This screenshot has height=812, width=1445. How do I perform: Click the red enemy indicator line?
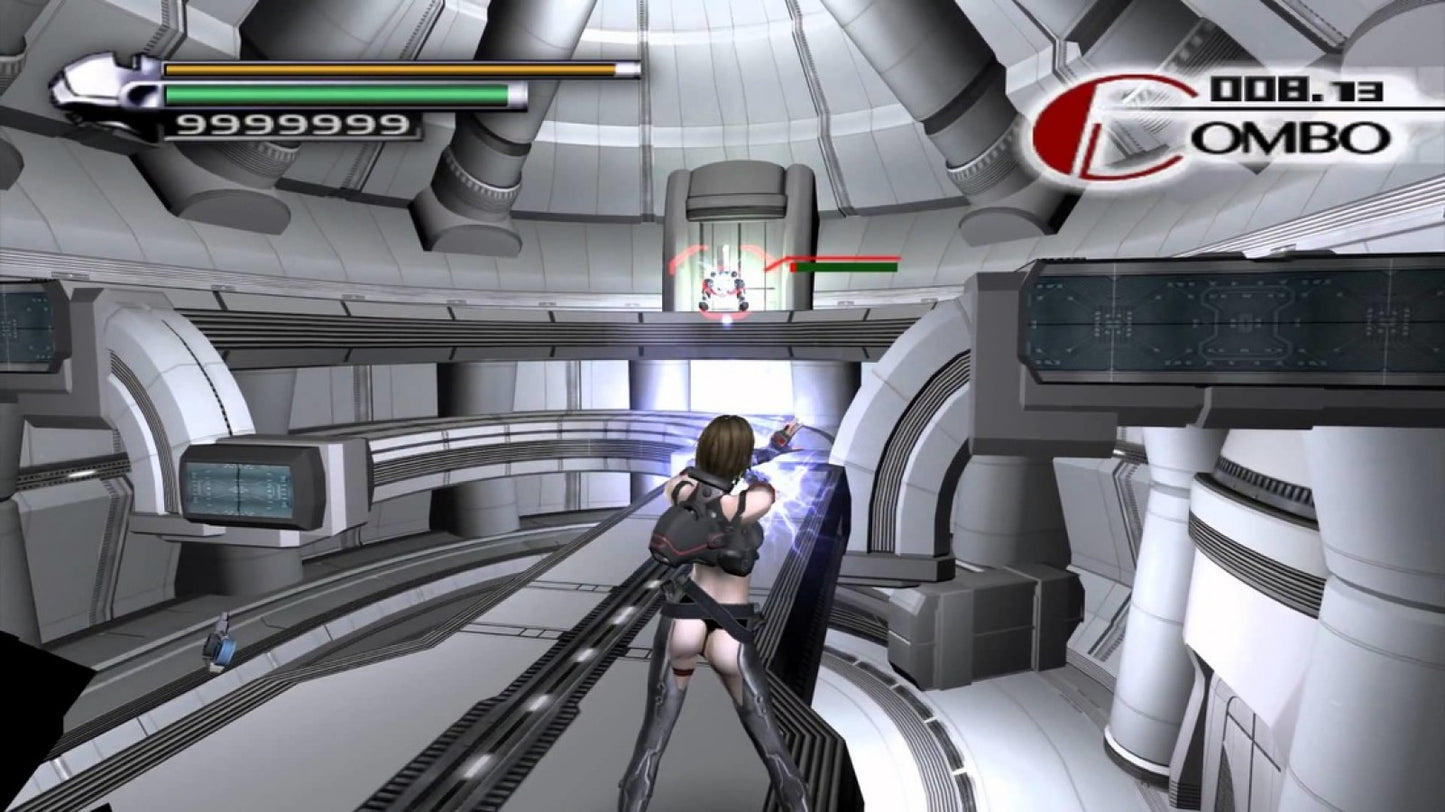coord(855,256)
